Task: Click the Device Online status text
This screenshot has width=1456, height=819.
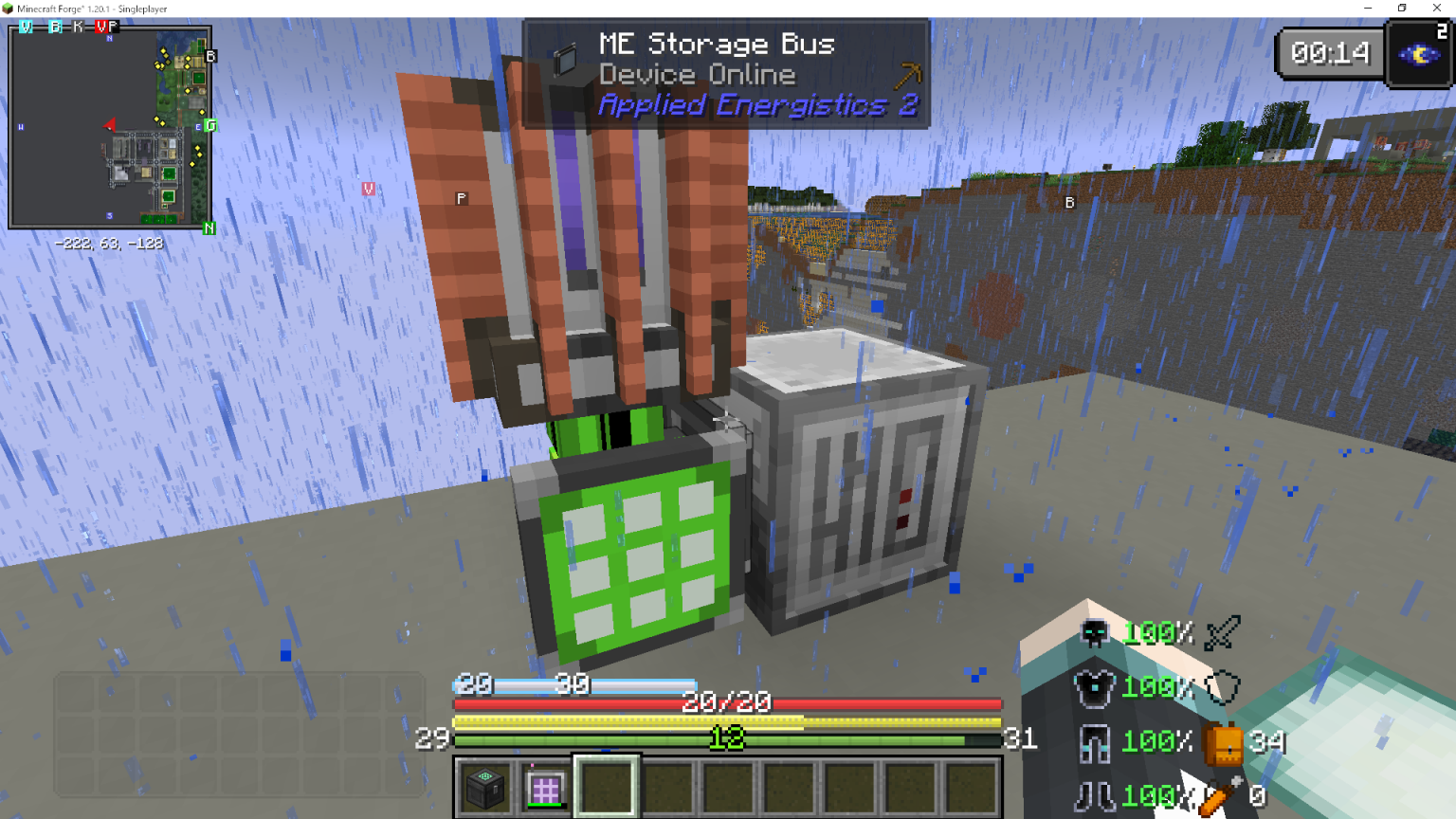Action: pyautogui.click(x=698, y=74)
